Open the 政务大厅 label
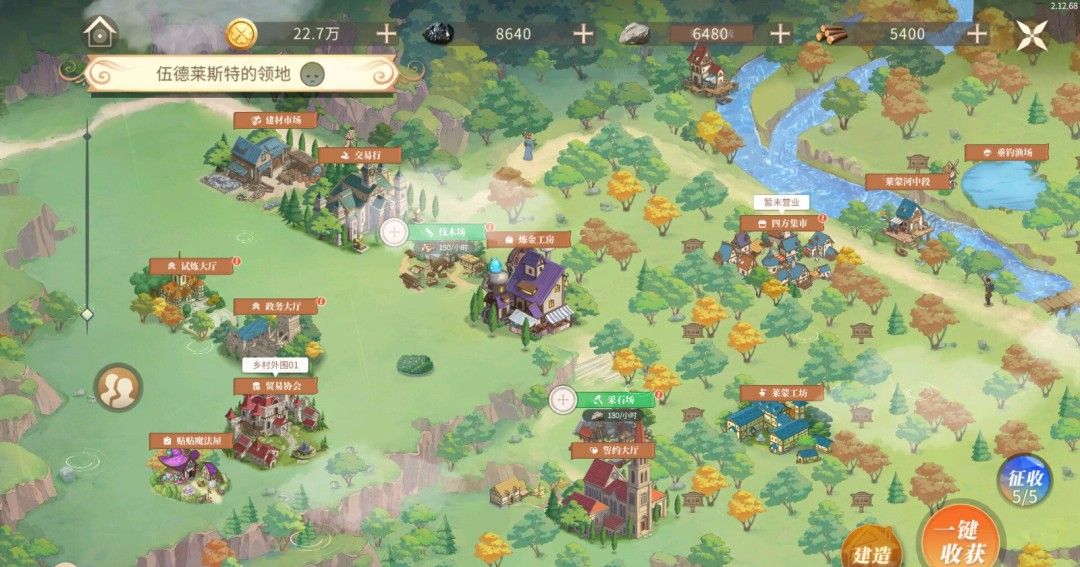The image size is (1080, 567). tap(275, 306)
